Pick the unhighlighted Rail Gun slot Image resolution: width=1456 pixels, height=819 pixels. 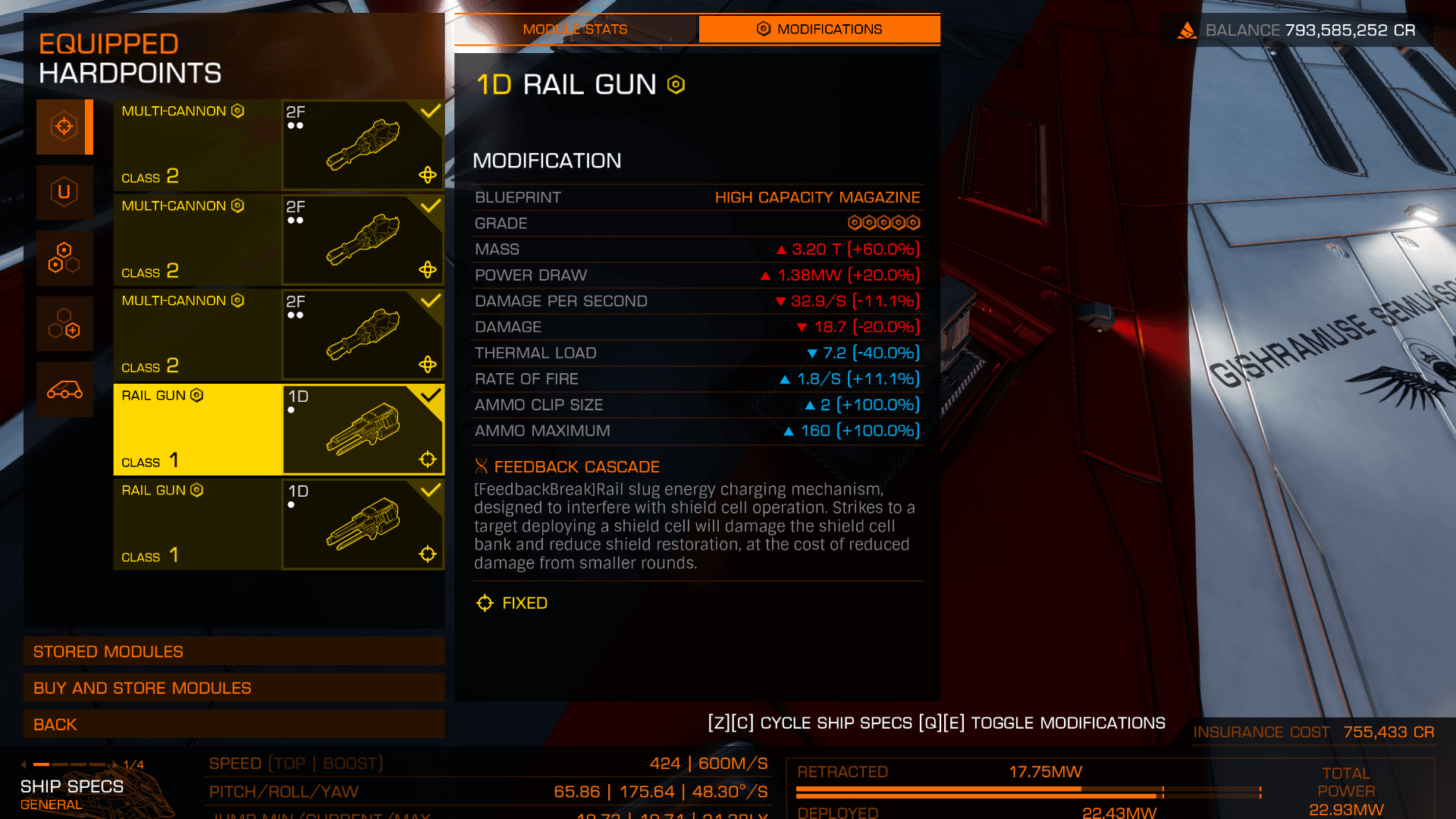[278, 524]
